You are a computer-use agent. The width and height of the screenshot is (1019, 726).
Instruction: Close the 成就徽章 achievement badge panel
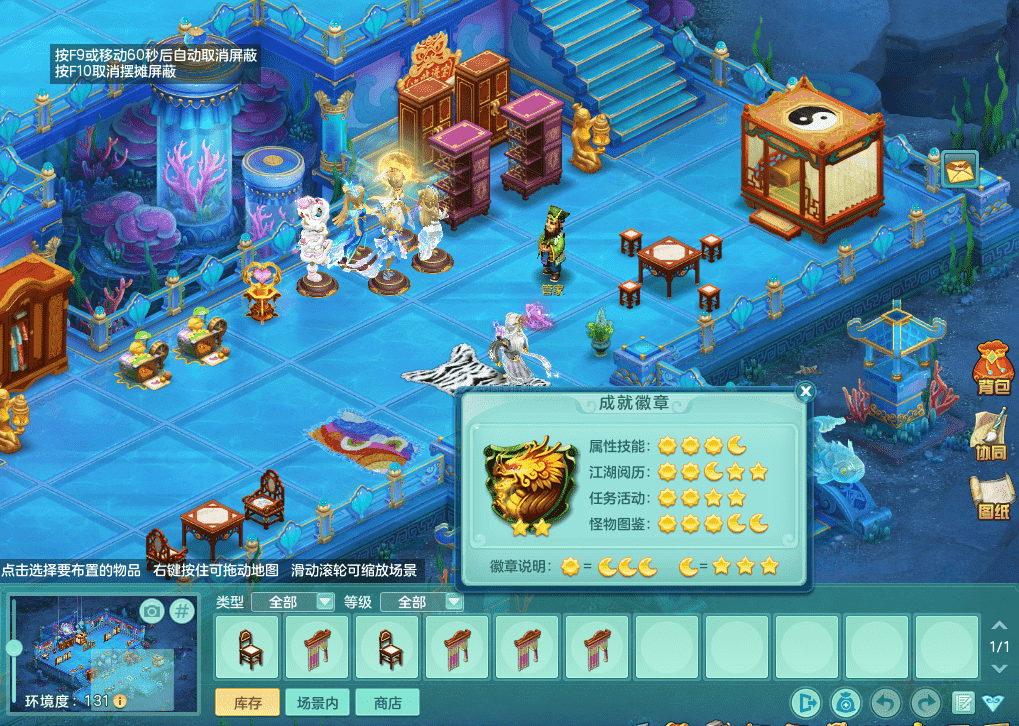(x=805, y=391)
